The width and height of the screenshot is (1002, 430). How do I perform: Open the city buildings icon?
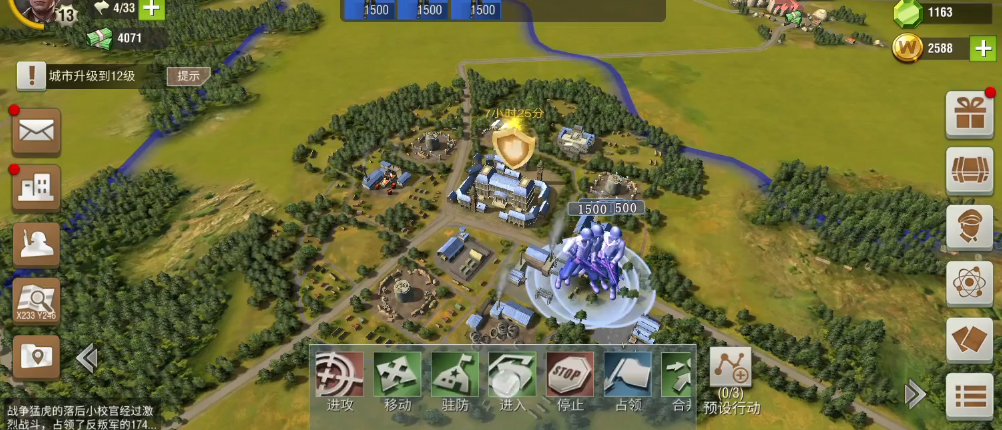point(36,187)
